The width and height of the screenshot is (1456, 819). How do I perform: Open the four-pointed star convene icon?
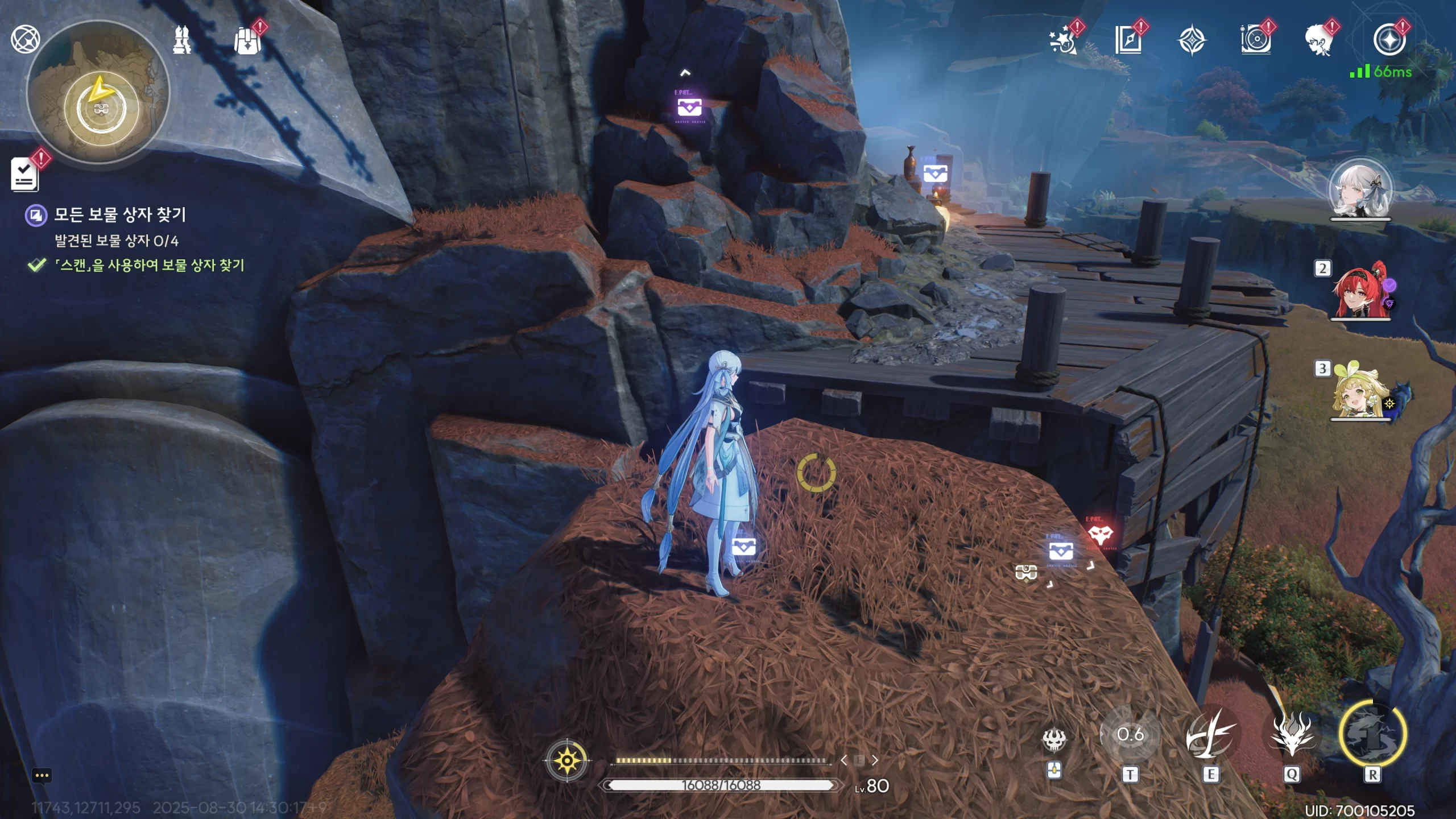coord(1192,40)
